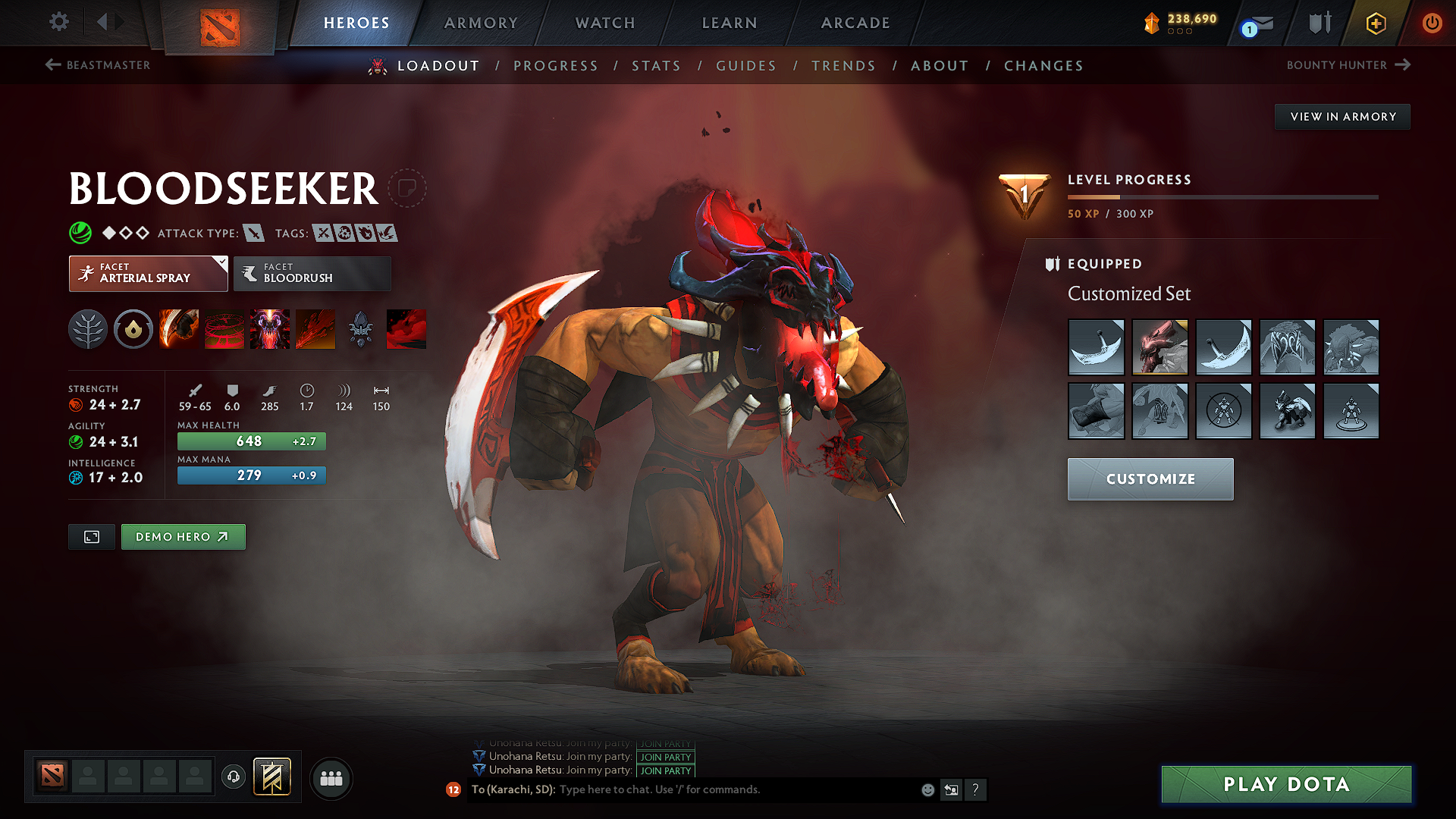Open the TRENDS section for Bloodseeker
Image resolution: width=1456 pixels, height=819 pixels.
(x=843, y=65)
